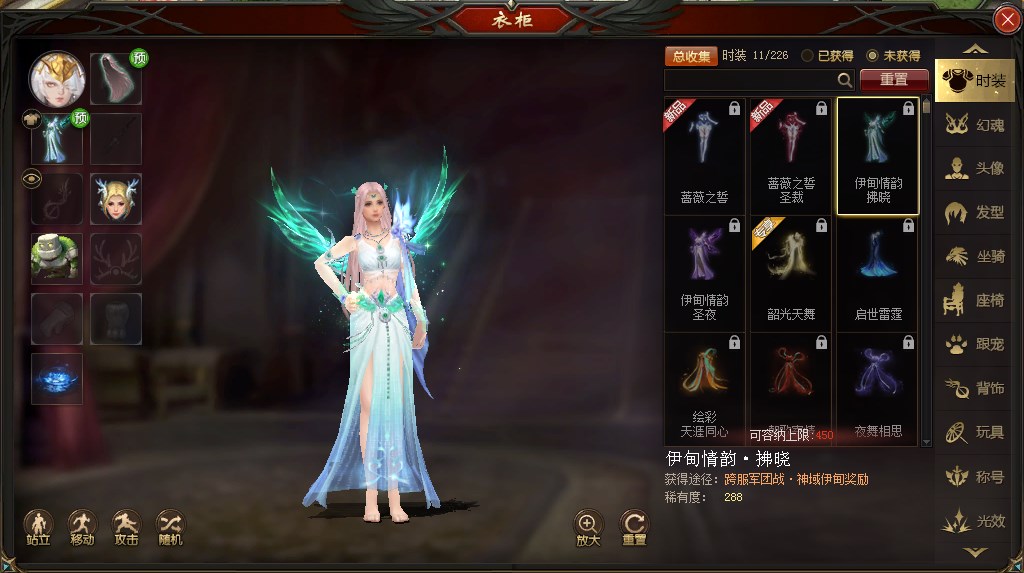Screen dimensions: 1024x573
Task: Play the 攻击 attack animation
Action: 126,527
